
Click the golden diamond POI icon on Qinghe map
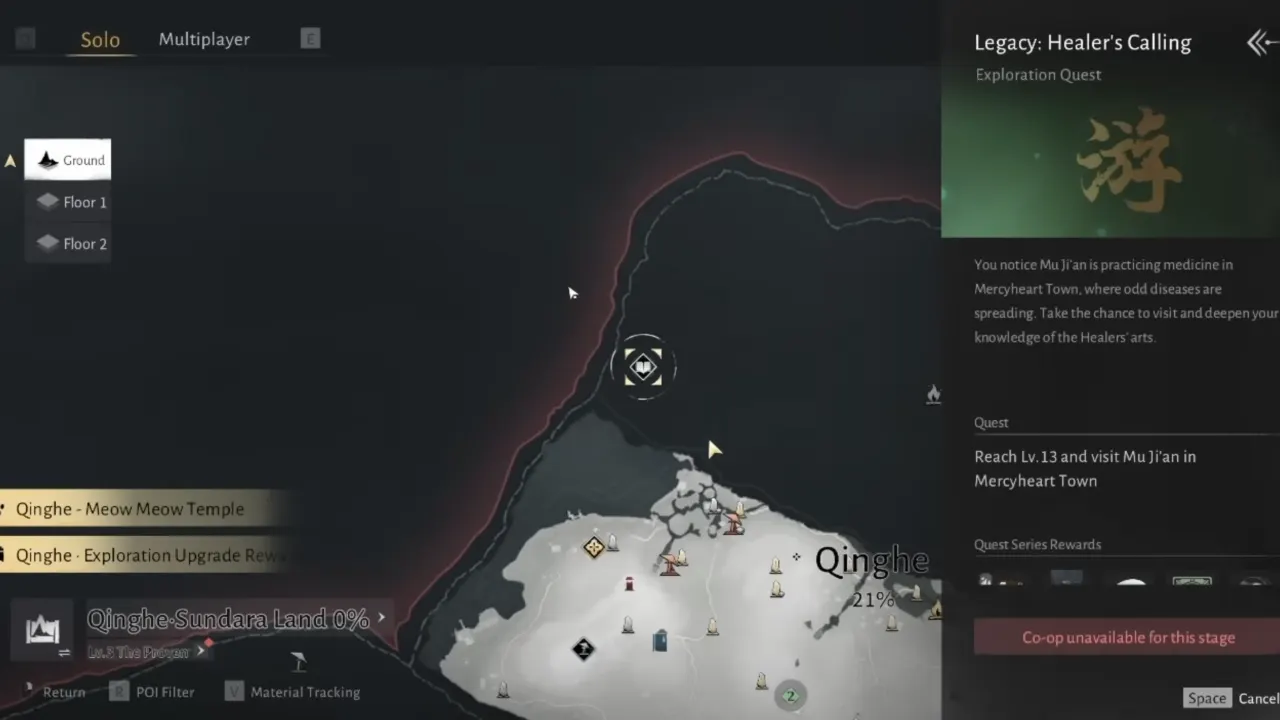[594, 546]
